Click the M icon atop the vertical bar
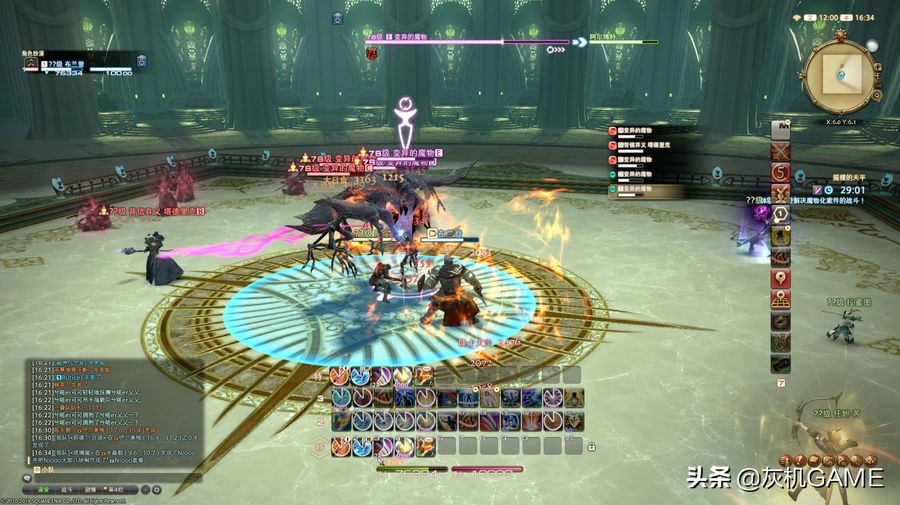Screen dimensions: 900x505 [781, 128]
